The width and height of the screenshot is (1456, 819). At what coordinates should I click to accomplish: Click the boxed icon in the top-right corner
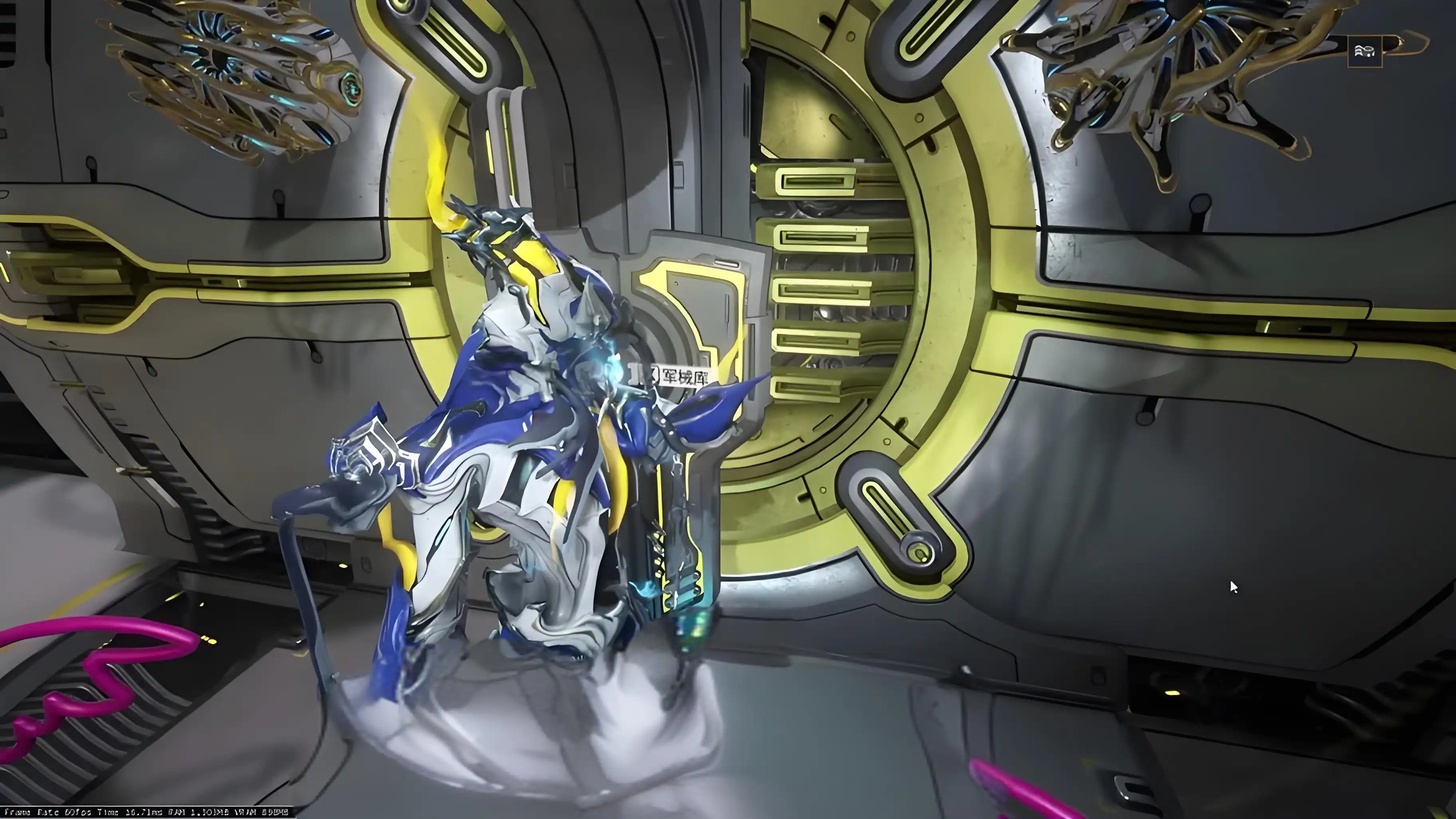click(1365, 51)
